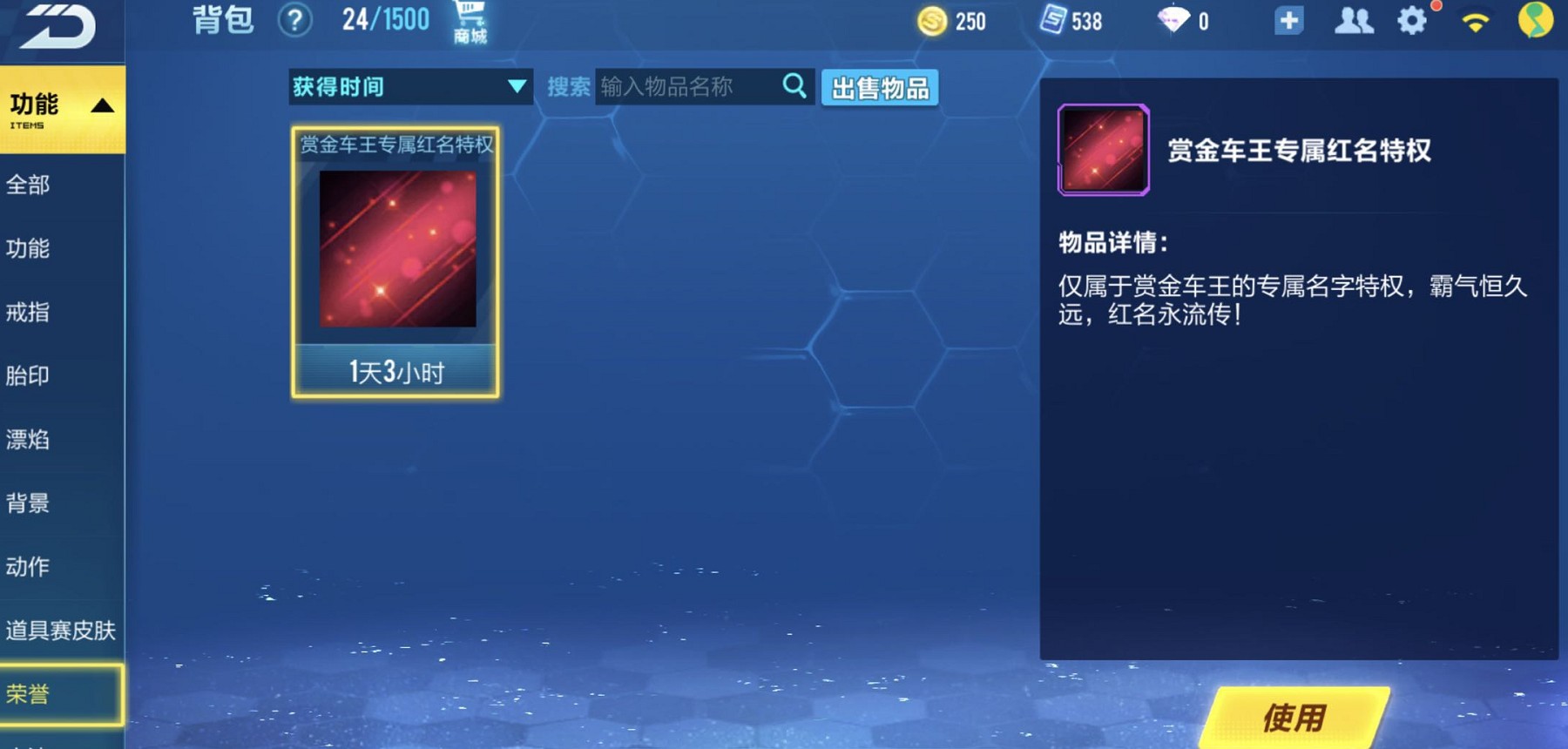Viewport: 1568px width, 749px height.
Task: Open game settings with the gear icon
Action: [x=1412, y=21]
